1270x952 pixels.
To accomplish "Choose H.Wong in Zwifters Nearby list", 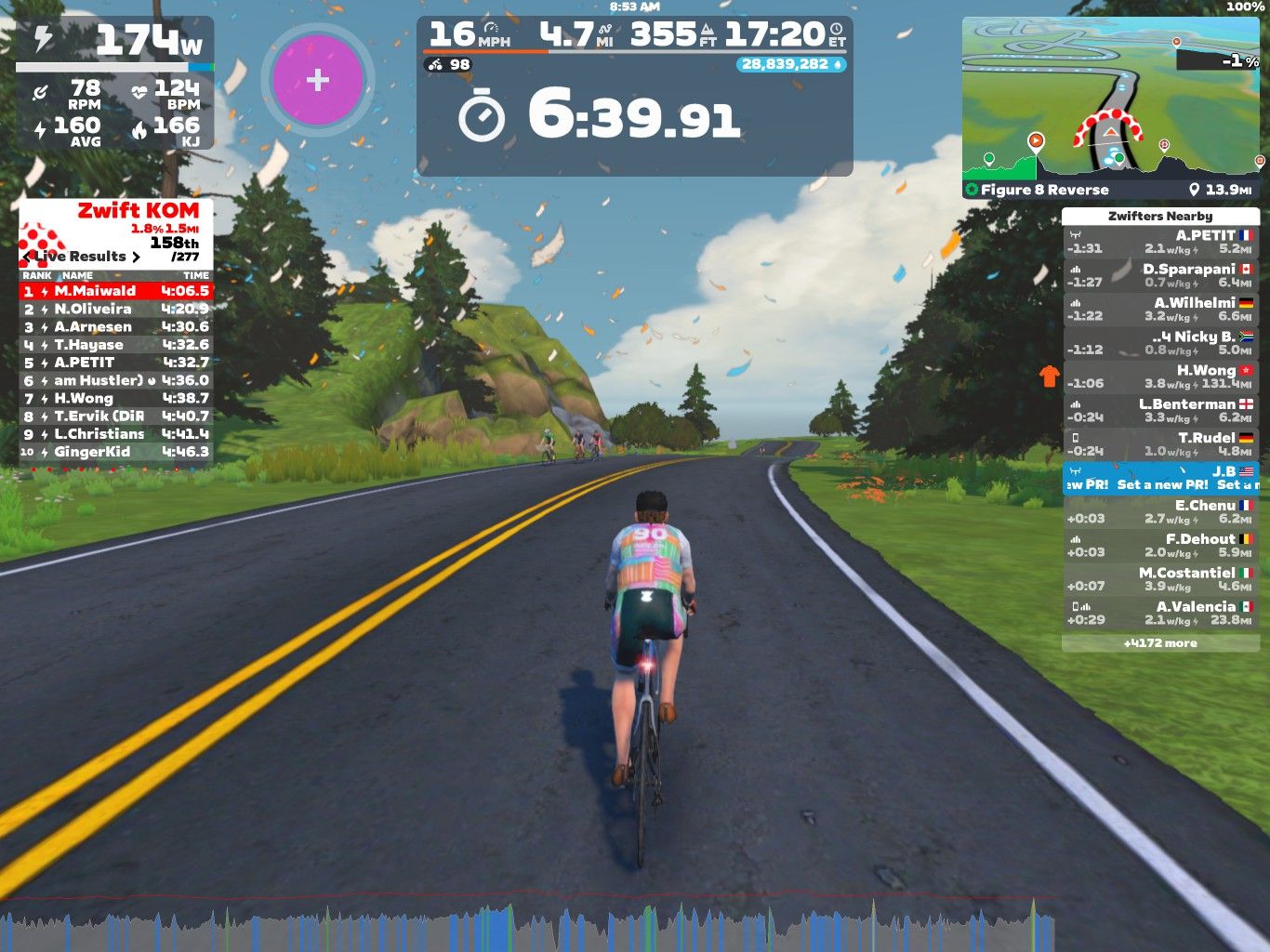I will pos(1160,377).
